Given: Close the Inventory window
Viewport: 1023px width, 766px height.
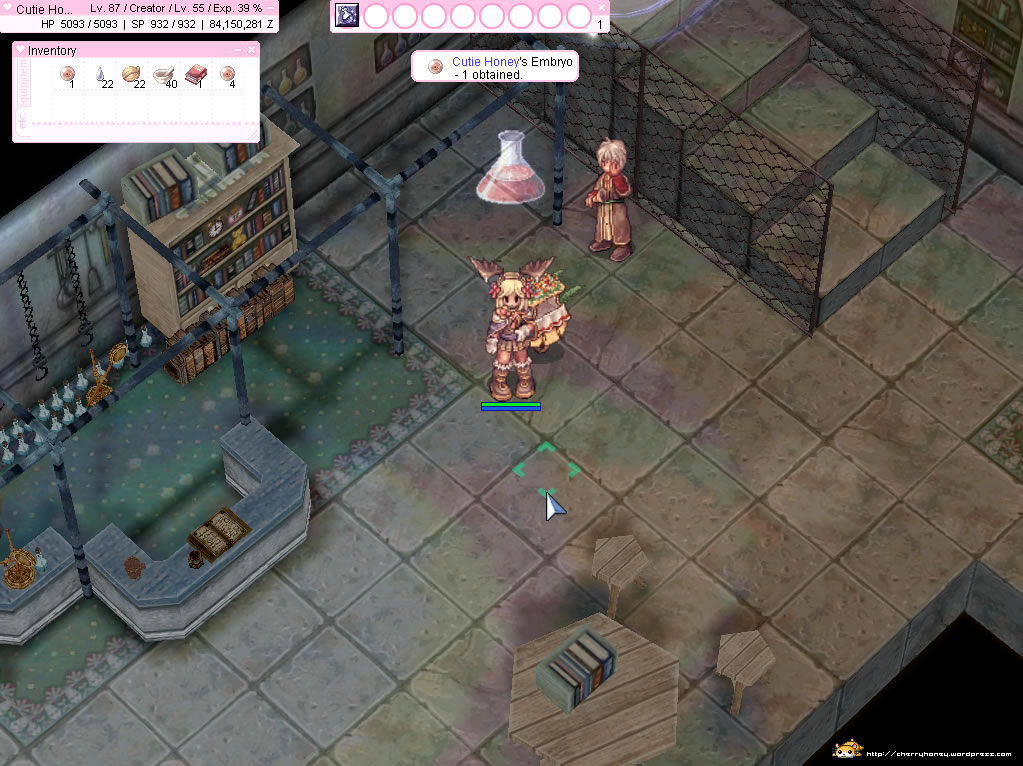Looking at the screenshot, I should point(251,49).
